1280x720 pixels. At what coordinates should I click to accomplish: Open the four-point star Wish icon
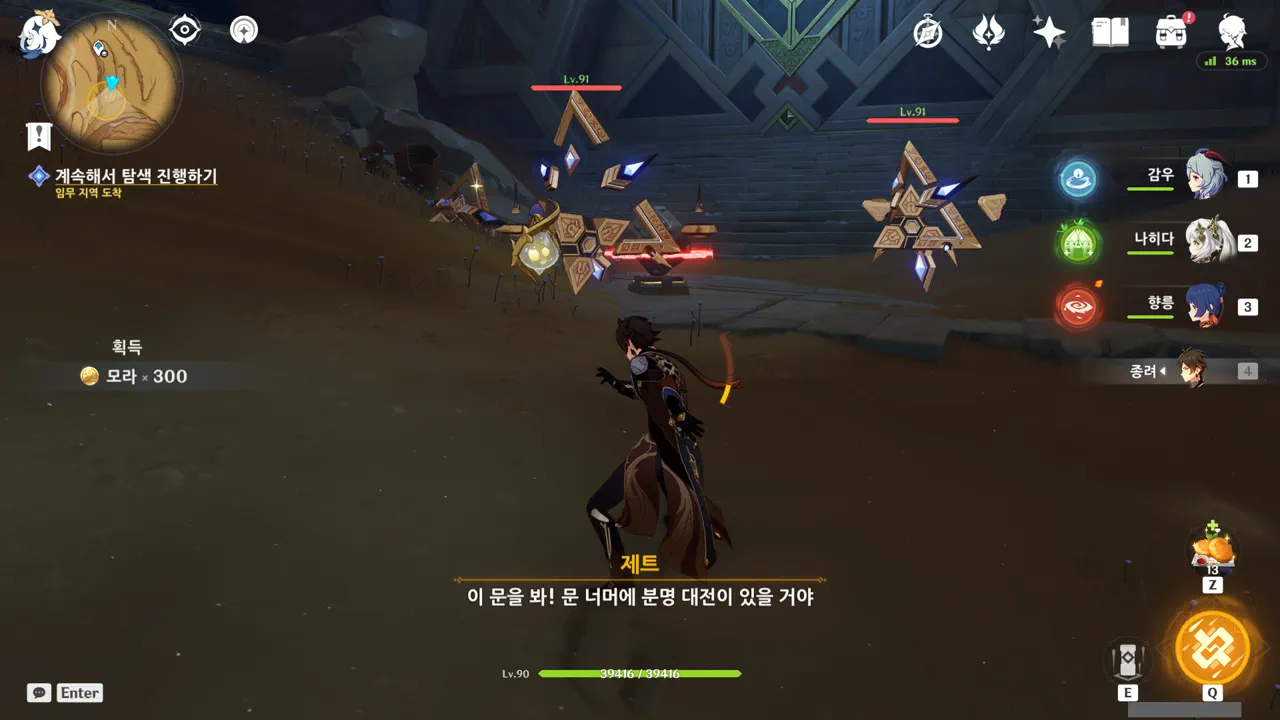coord(1049,32)
